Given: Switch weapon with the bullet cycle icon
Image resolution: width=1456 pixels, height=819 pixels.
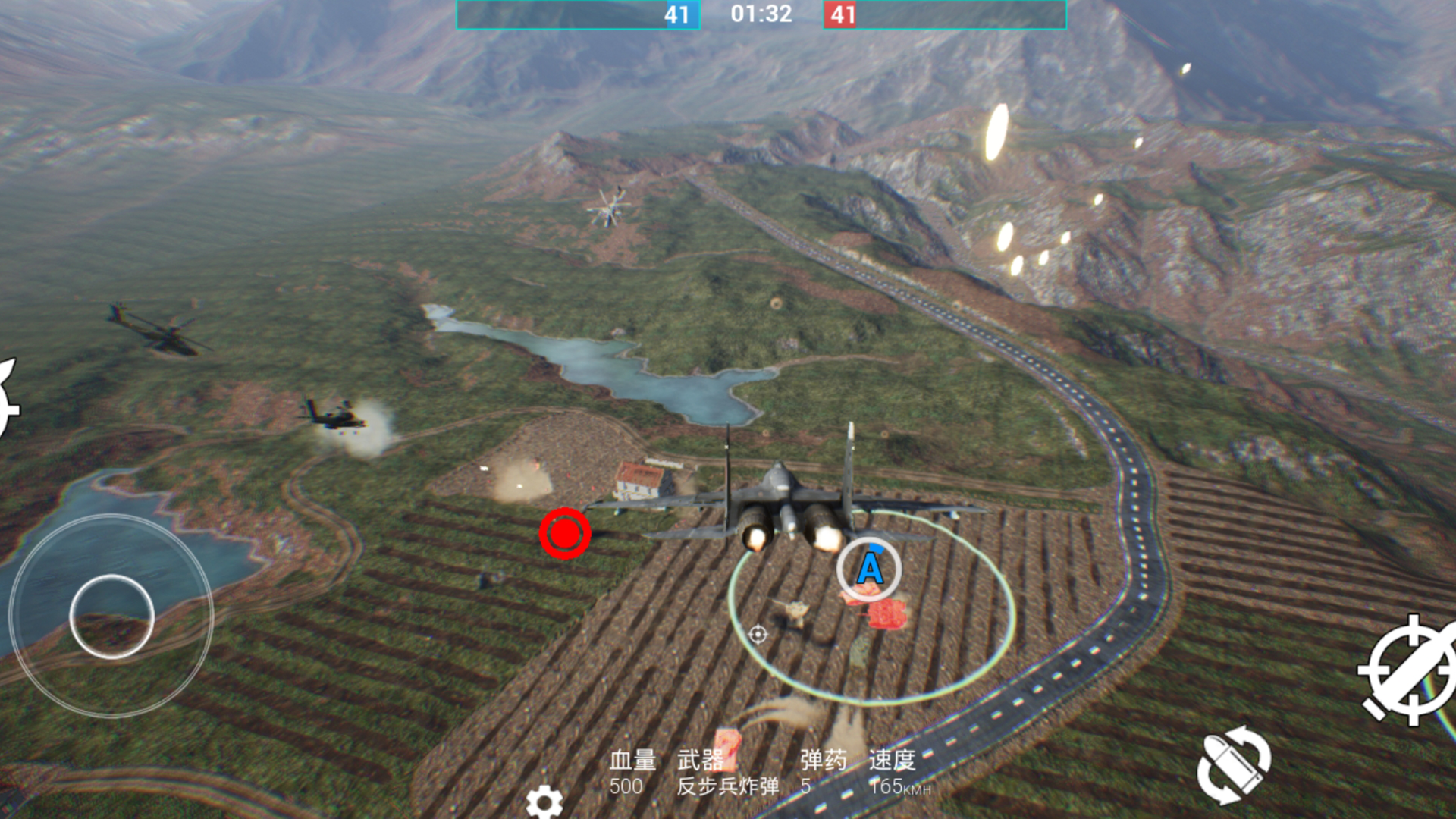Looking at the screenshot, I should [1234, 764].
